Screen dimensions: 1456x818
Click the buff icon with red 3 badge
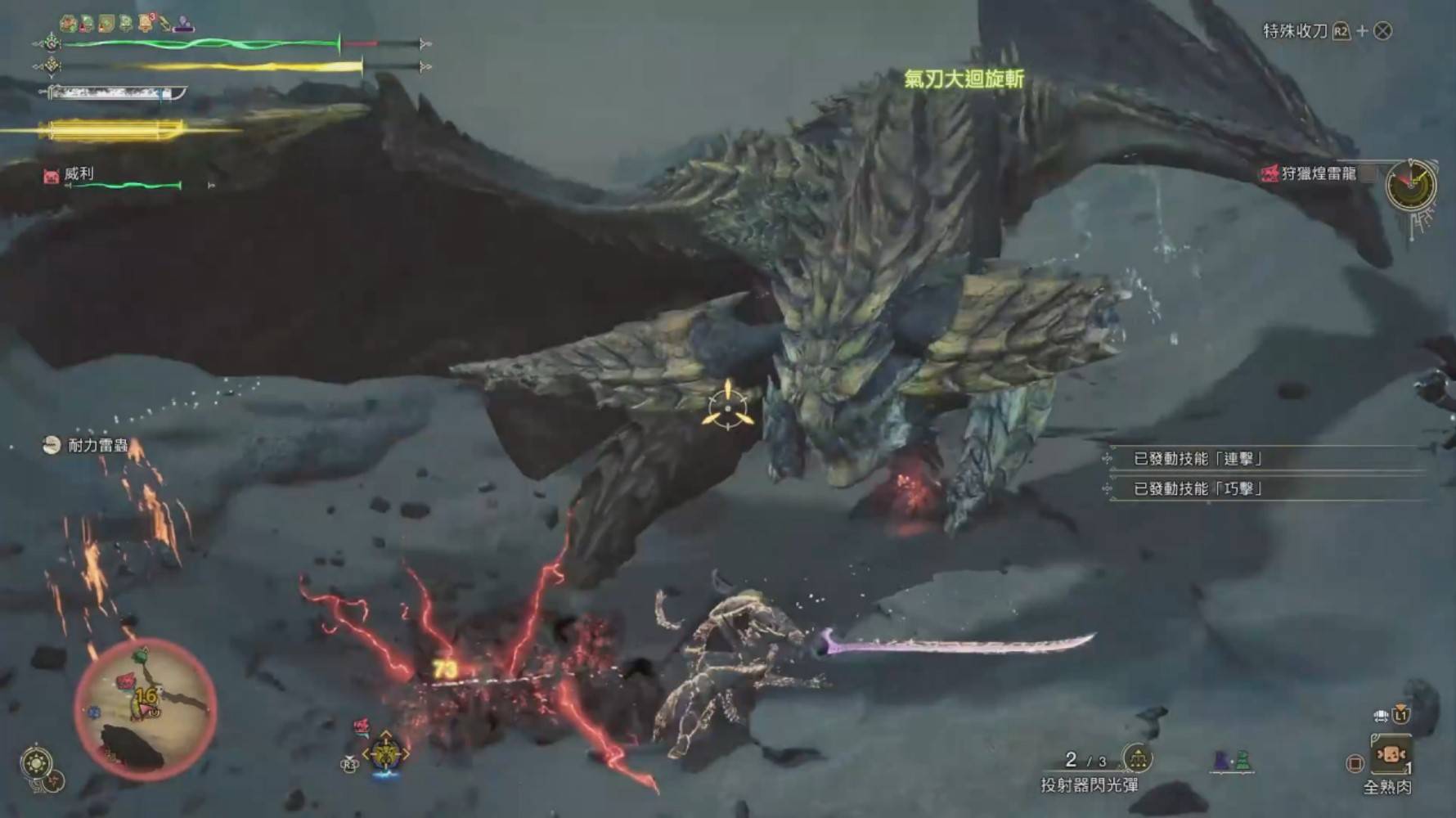pos(146,23)
